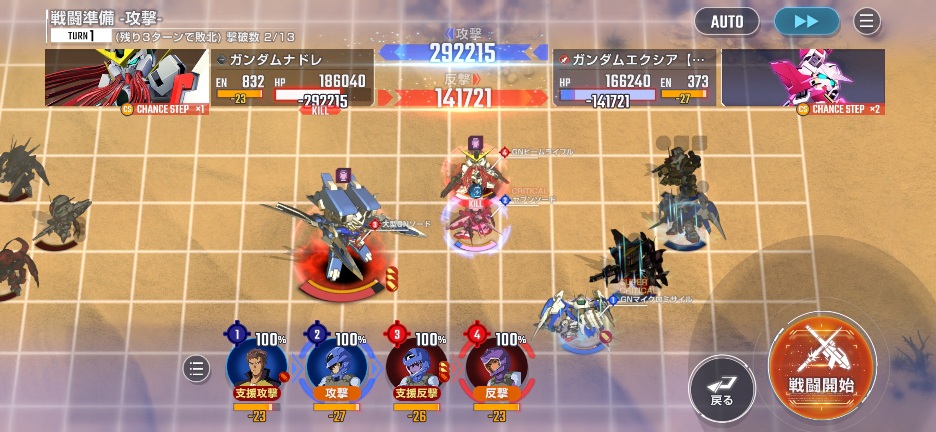
Task: Toggle the AUTO battle button
Action: [x=727, y=21]
